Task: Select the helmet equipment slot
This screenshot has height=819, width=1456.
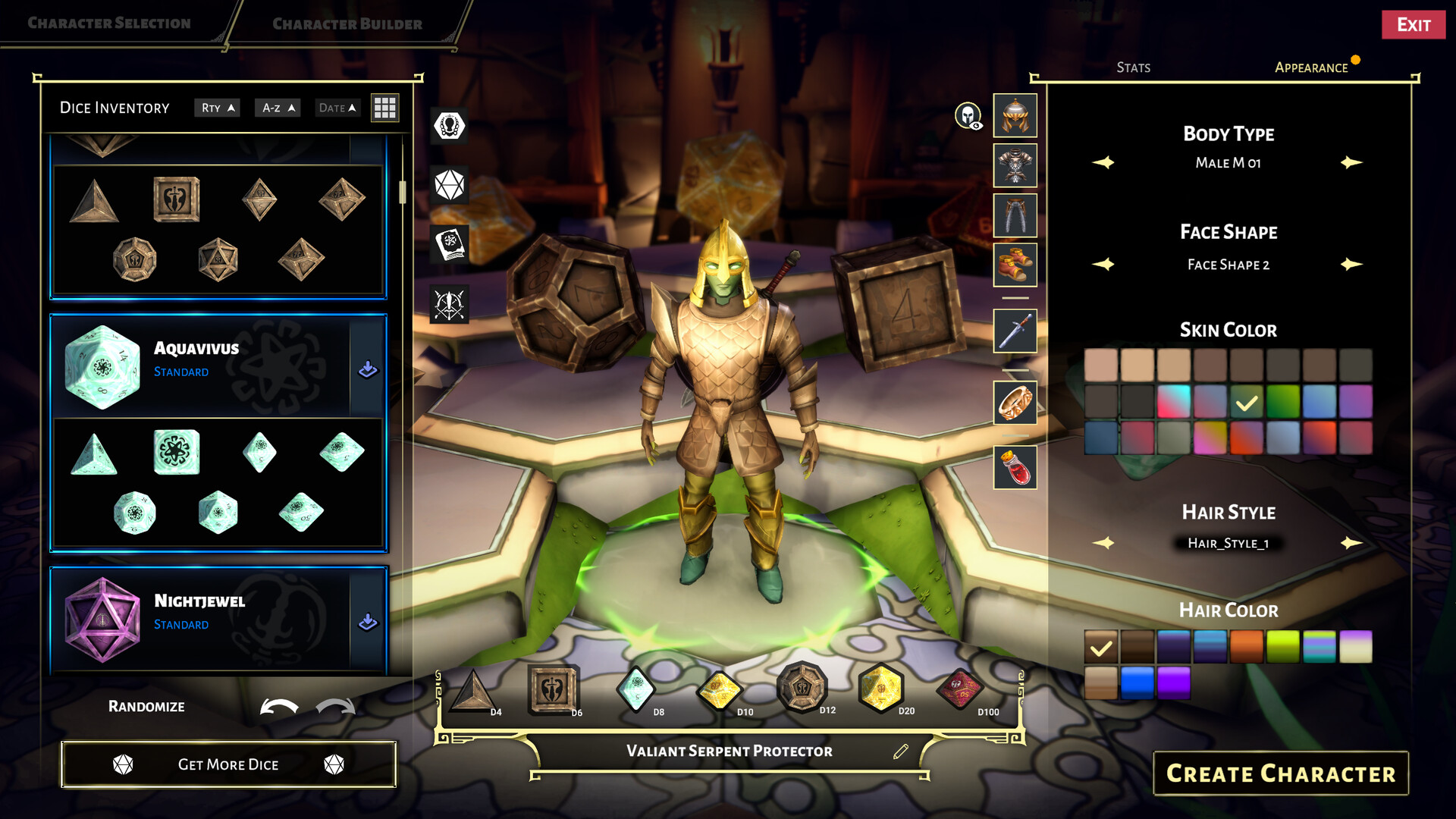Action: 1015,116
